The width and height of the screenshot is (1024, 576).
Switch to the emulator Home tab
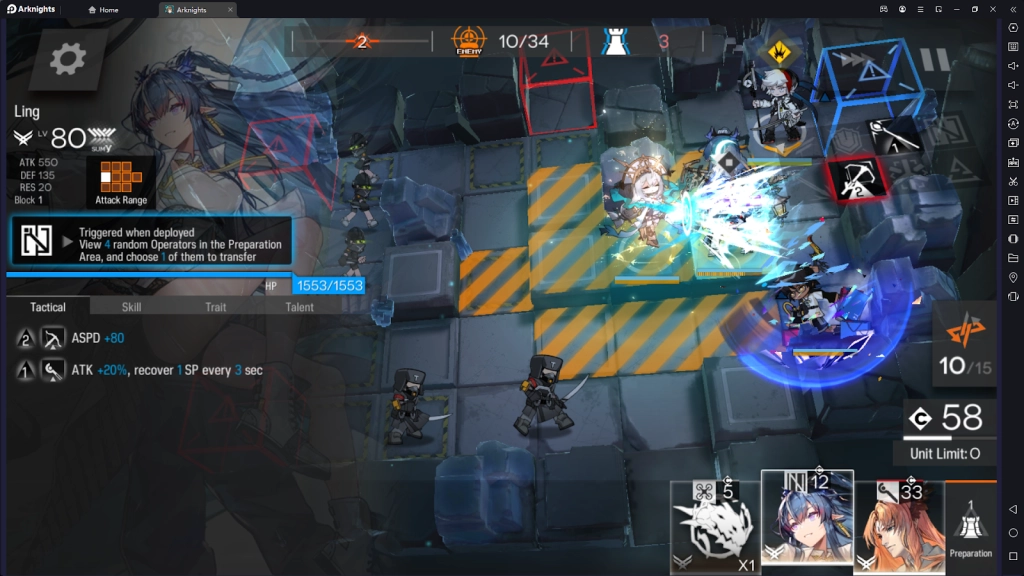103,10
